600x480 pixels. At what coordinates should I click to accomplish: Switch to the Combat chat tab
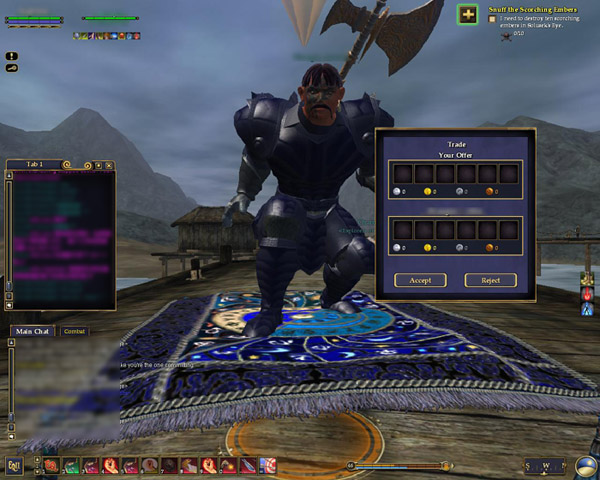75,331
